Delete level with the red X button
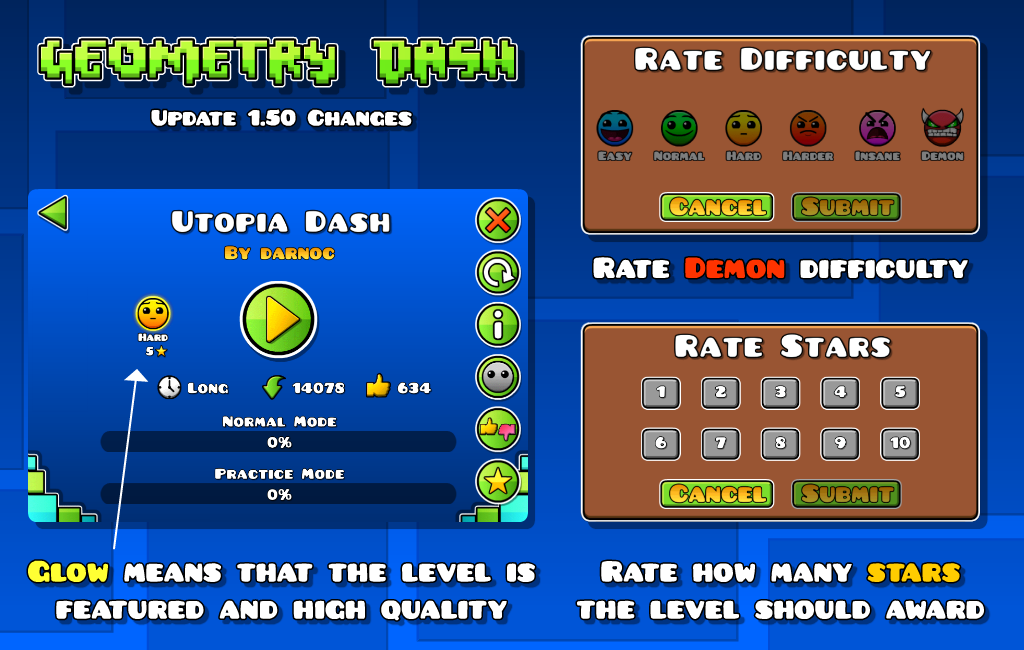Viewport: 1024px width, 650px height. (x=497, y=221)
